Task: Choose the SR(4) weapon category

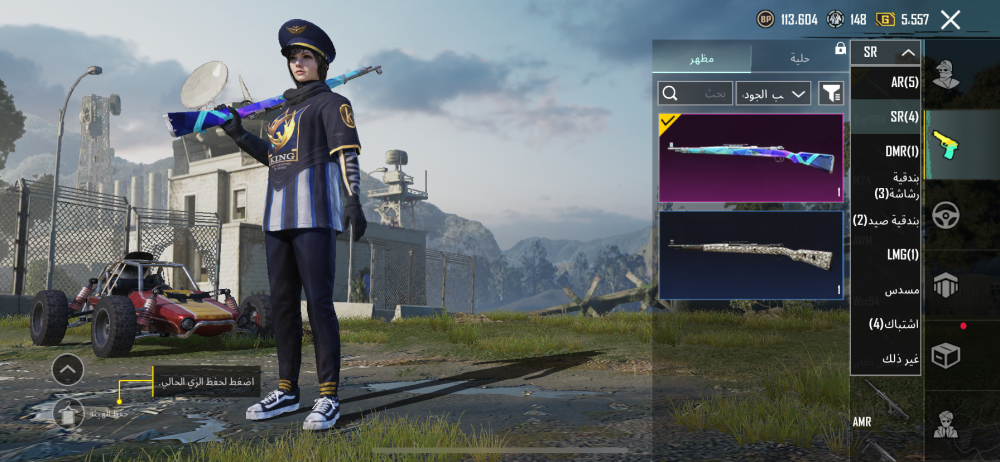Action: click(903, 117)
